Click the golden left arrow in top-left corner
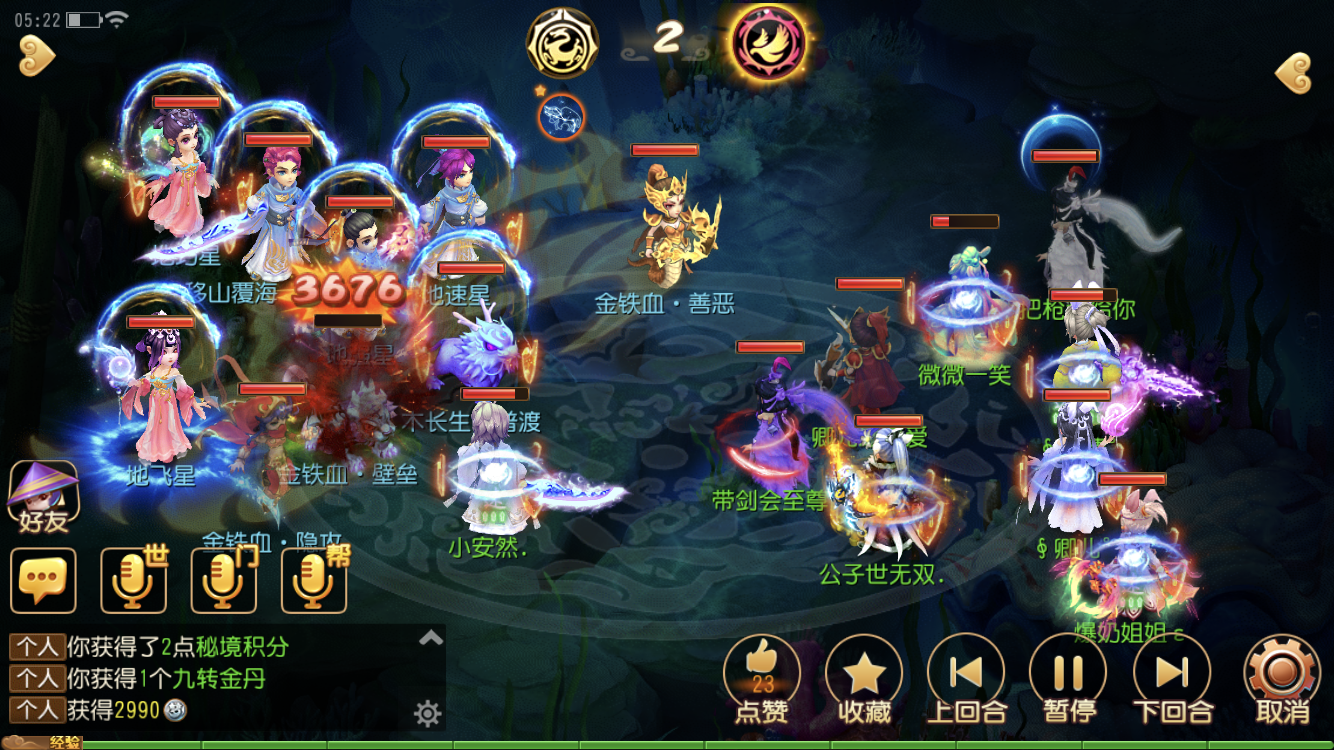This screenshot has height=750, width=1334. click(x=37, y=55)
